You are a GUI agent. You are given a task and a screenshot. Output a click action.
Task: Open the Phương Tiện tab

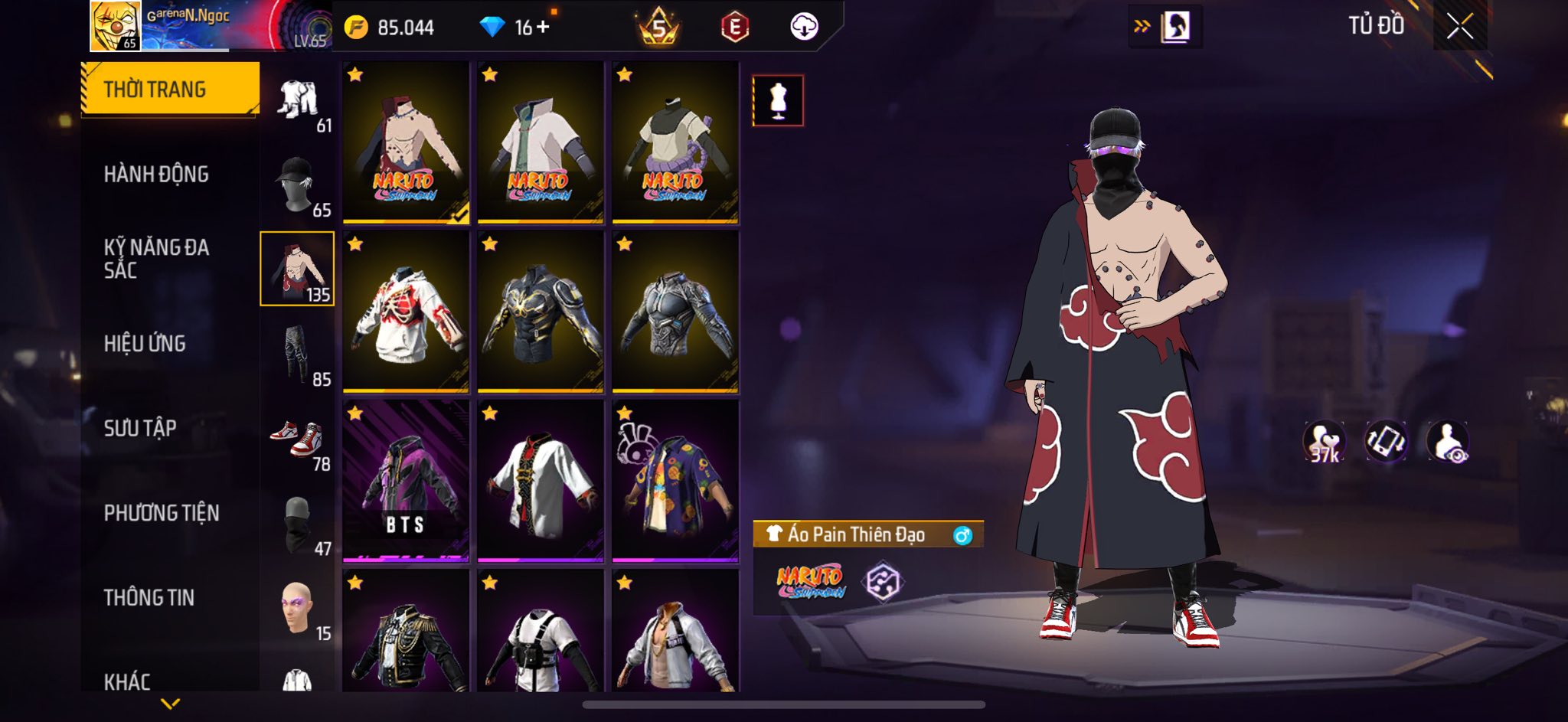pyautogui.click(x=162, y=513)
